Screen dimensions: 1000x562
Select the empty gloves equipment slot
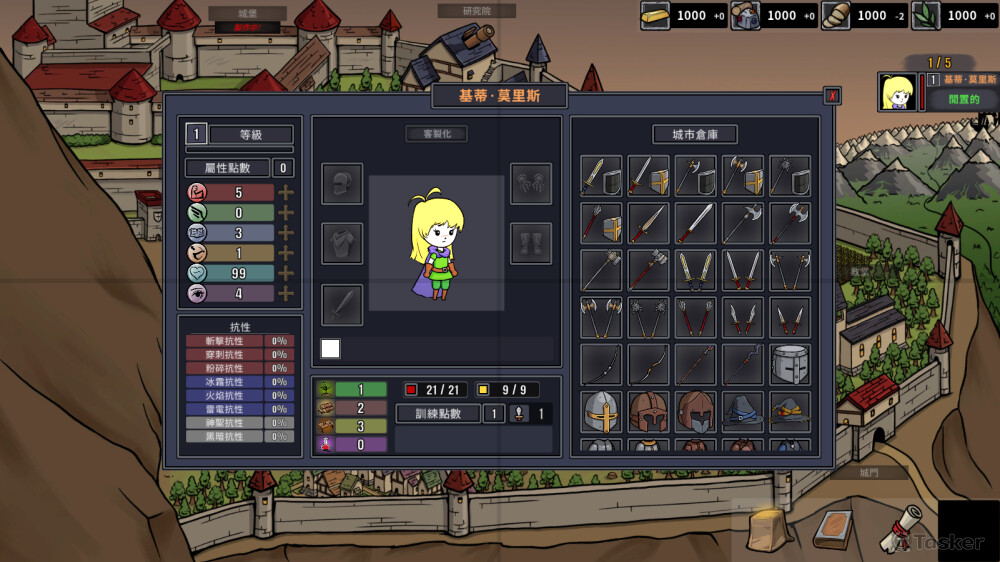[x=531, y=184]
